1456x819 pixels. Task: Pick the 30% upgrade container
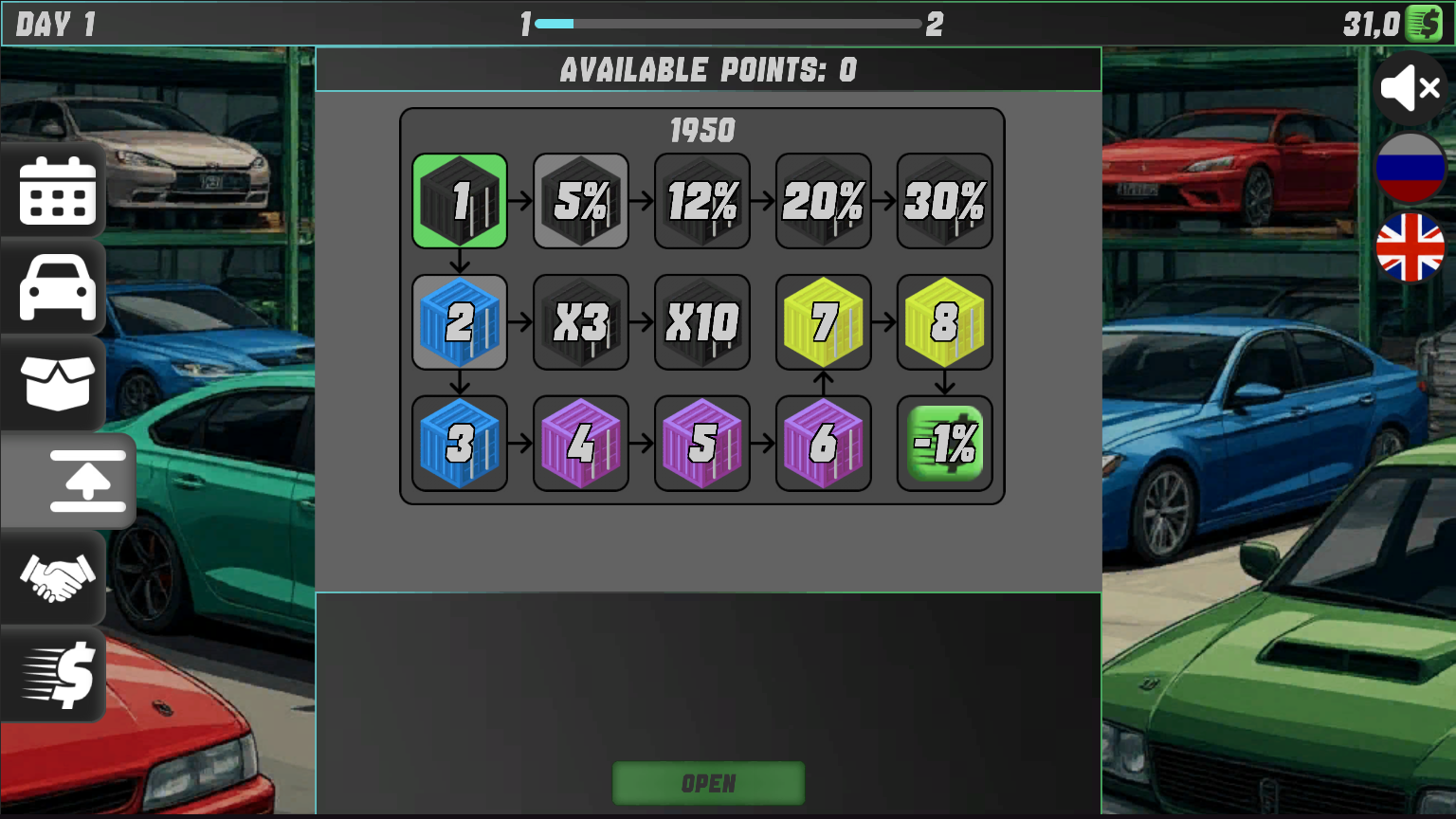point(944,200)
